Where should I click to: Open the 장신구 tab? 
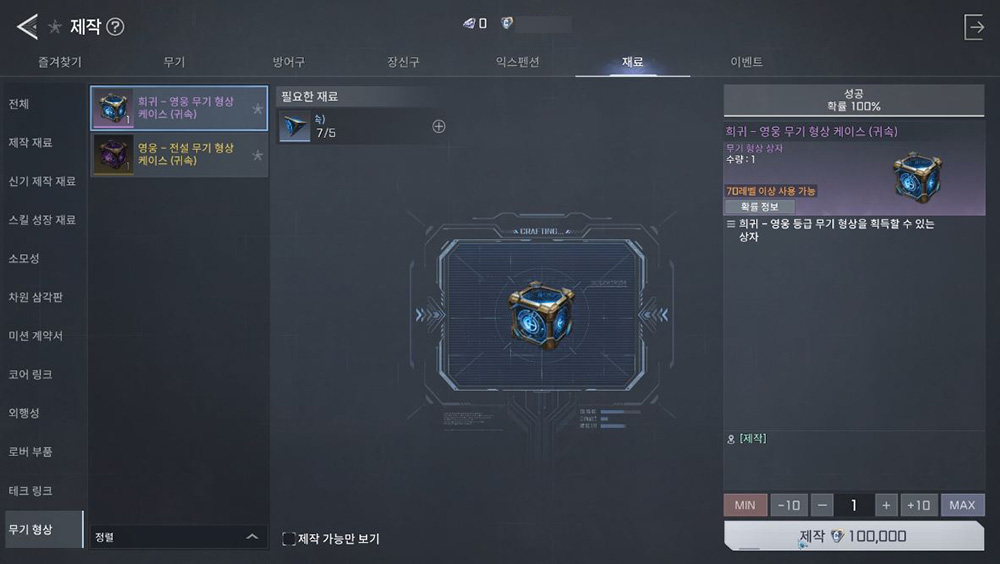pos(403,62)
